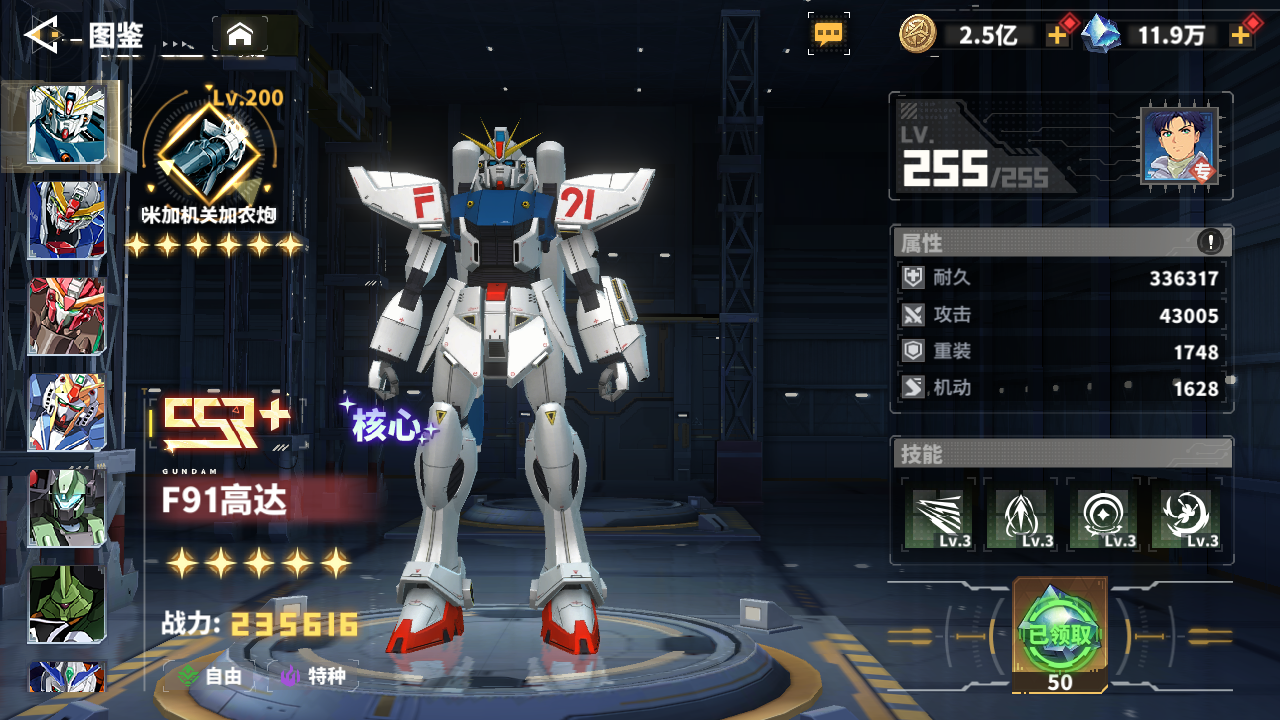This screenshot has width=1280, height=720.
Task: Tap the 特种 trait tag
Action: 316,676
